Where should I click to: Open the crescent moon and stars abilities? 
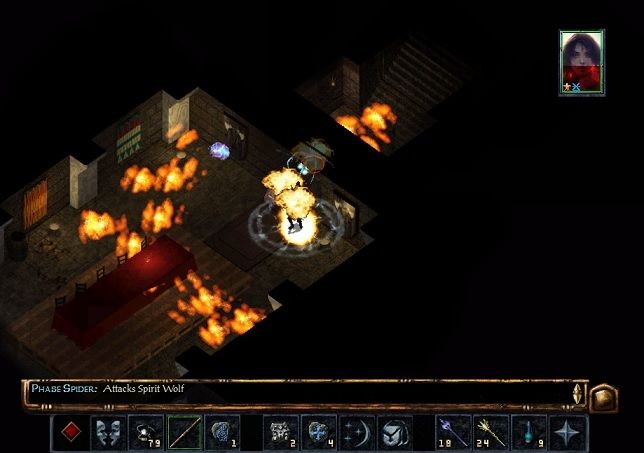point(355,433)
